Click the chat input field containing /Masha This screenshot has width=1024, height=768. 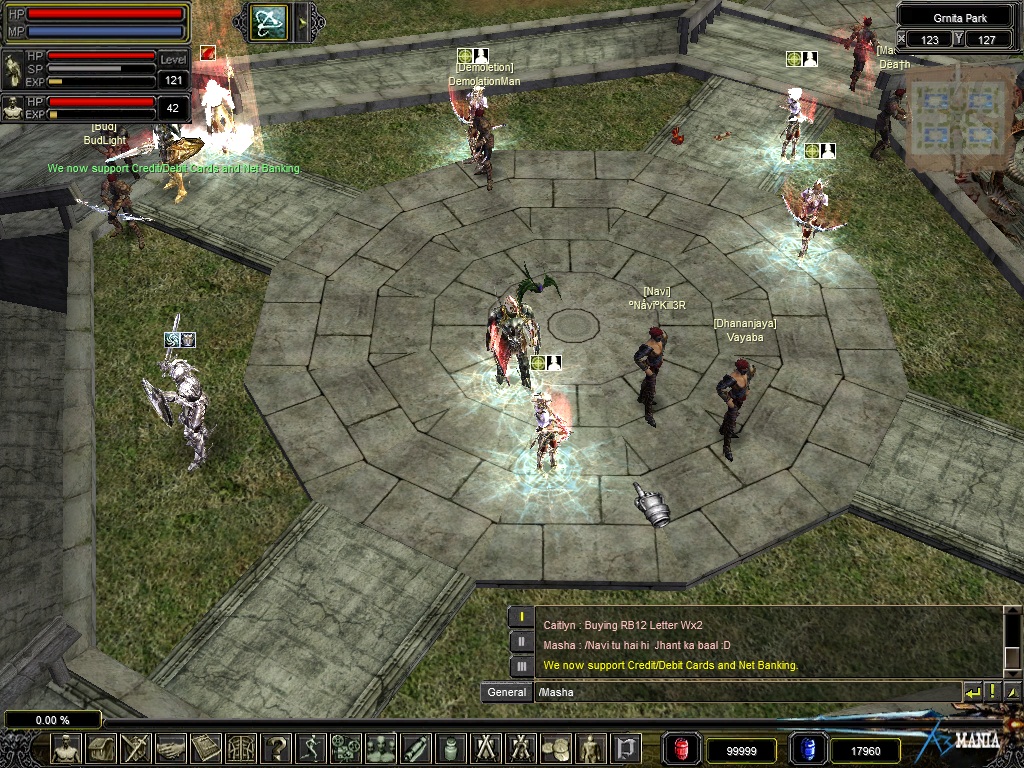pyautogui.click(x=746, y=692)
